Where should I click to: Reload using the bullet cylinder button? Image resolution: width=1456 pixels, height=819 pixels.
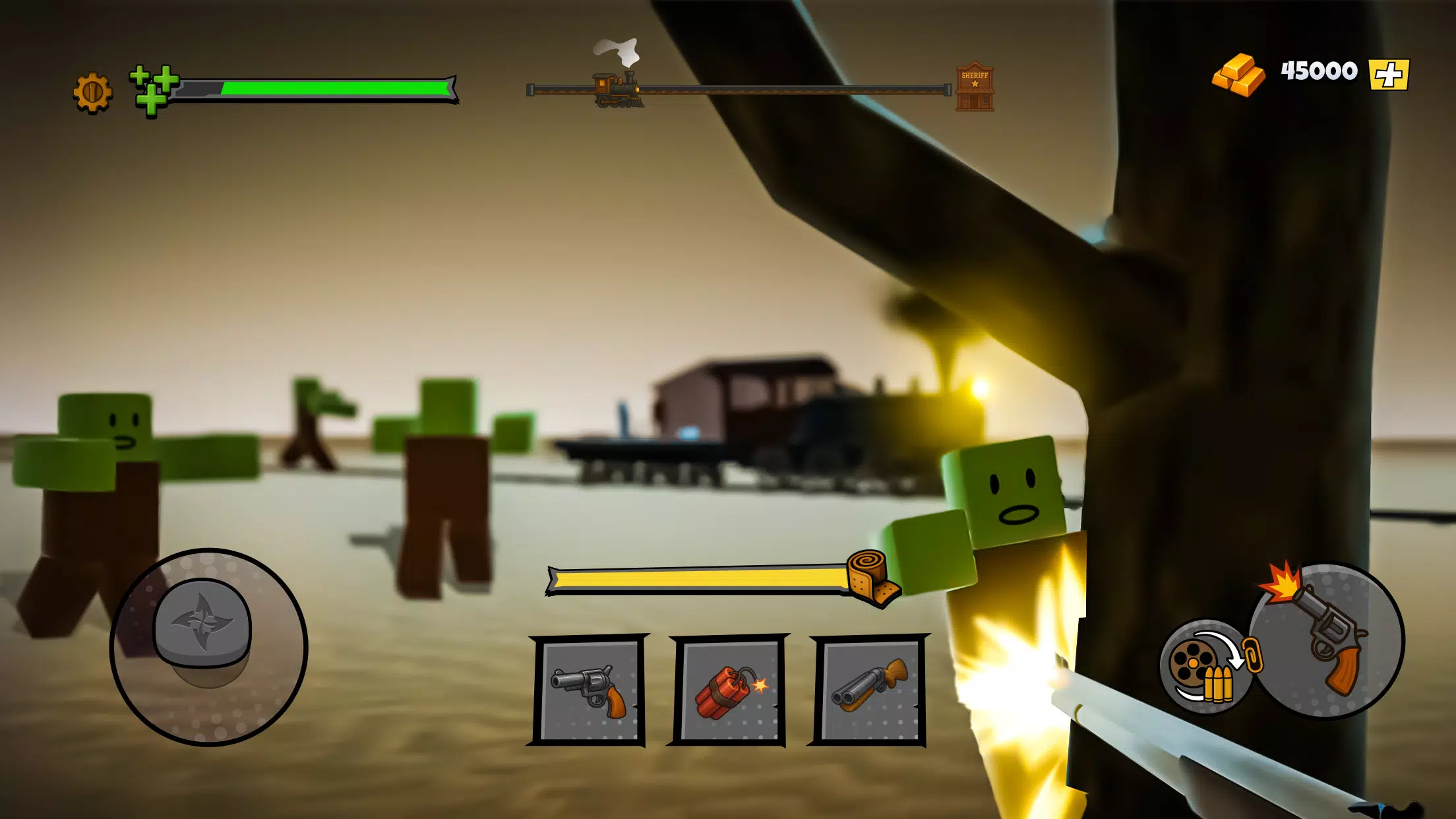point(1205,666)
